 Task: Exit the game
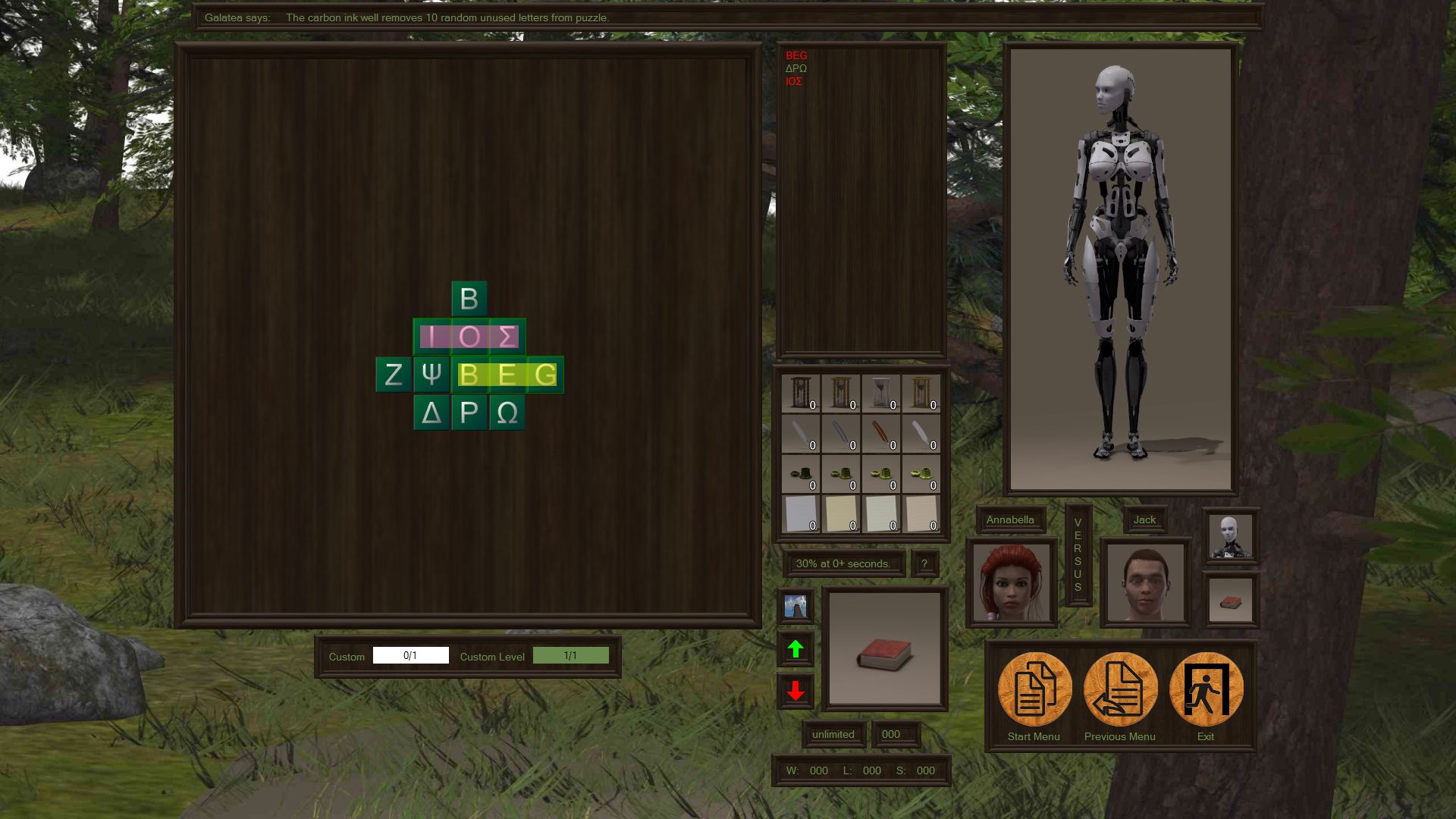pos(1206,689)
